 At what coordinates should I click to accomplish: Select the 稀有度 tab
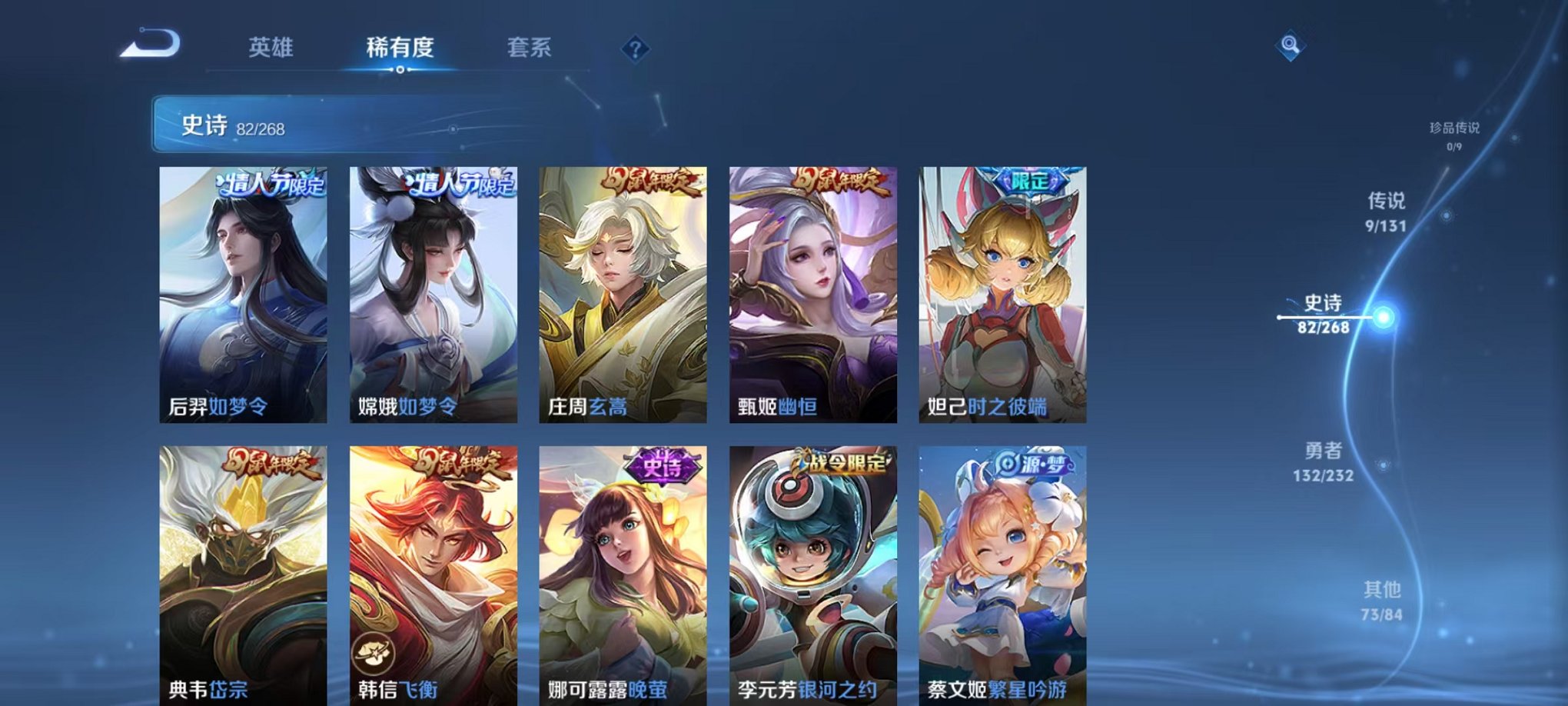(x=400, y=48)
